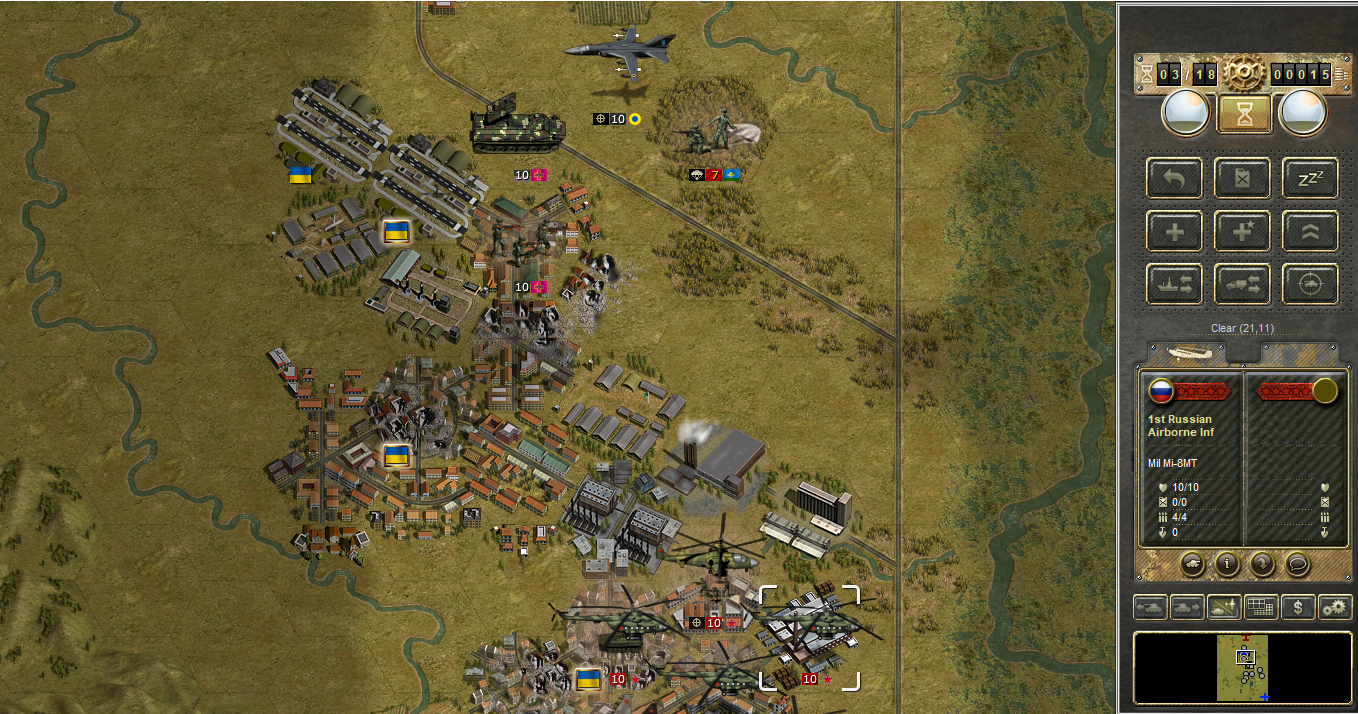Open the unit info with the 'i' button

click(x=1226, y=563)
